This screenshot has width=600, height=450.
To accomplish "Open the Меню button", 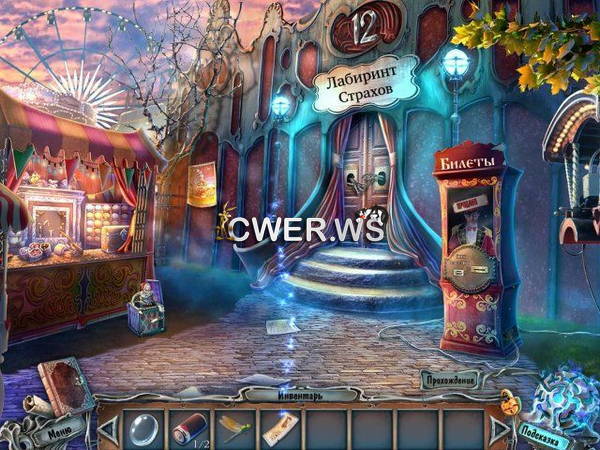I will pos(57,434).
